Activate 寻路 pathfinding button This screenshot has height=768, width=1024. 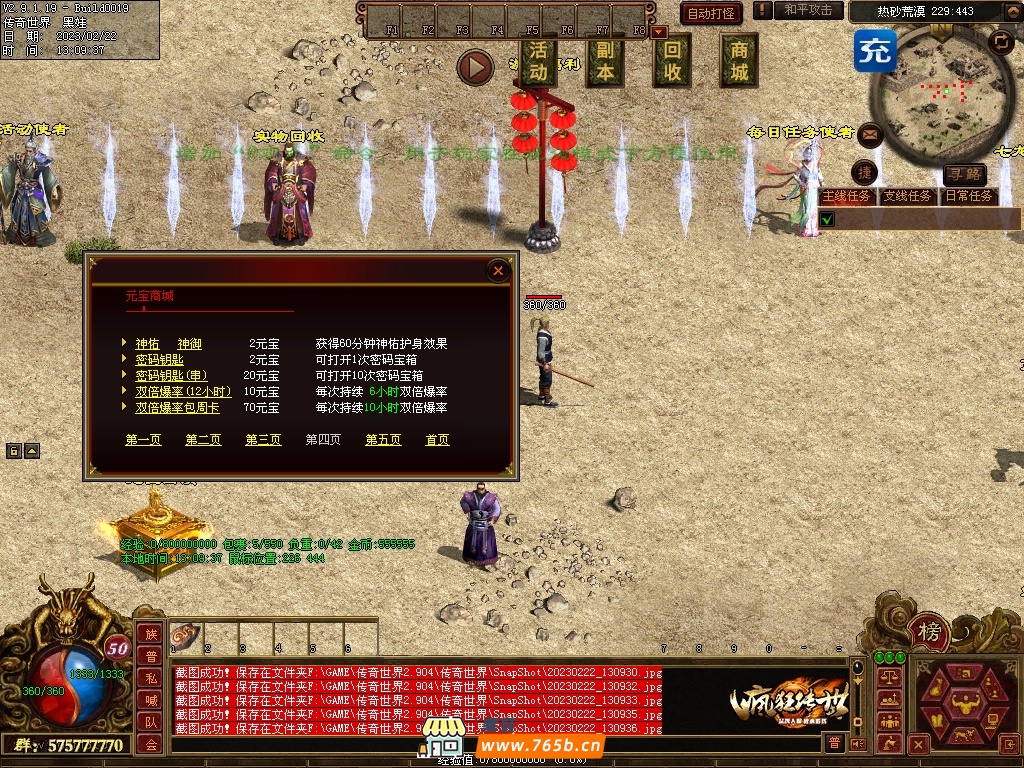tap(964, 175)
